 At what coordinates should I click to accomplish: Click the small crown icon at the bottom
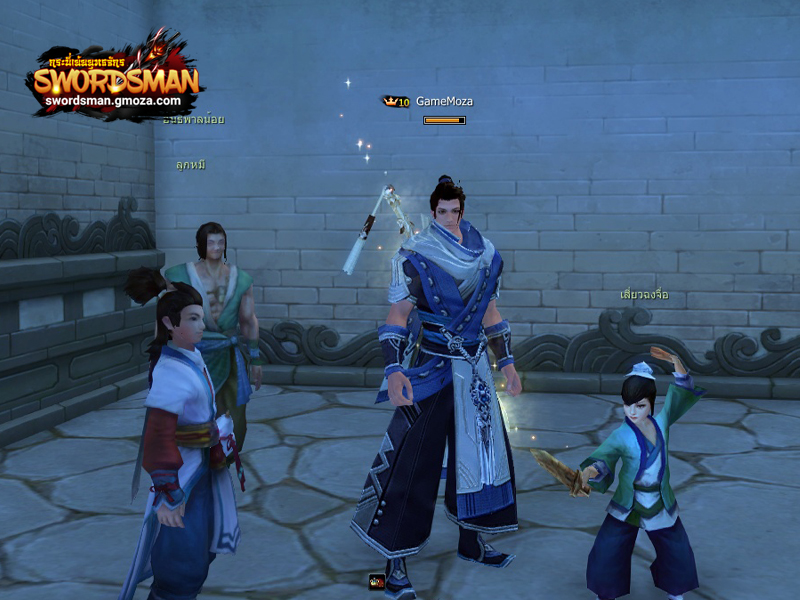[376, 581]
